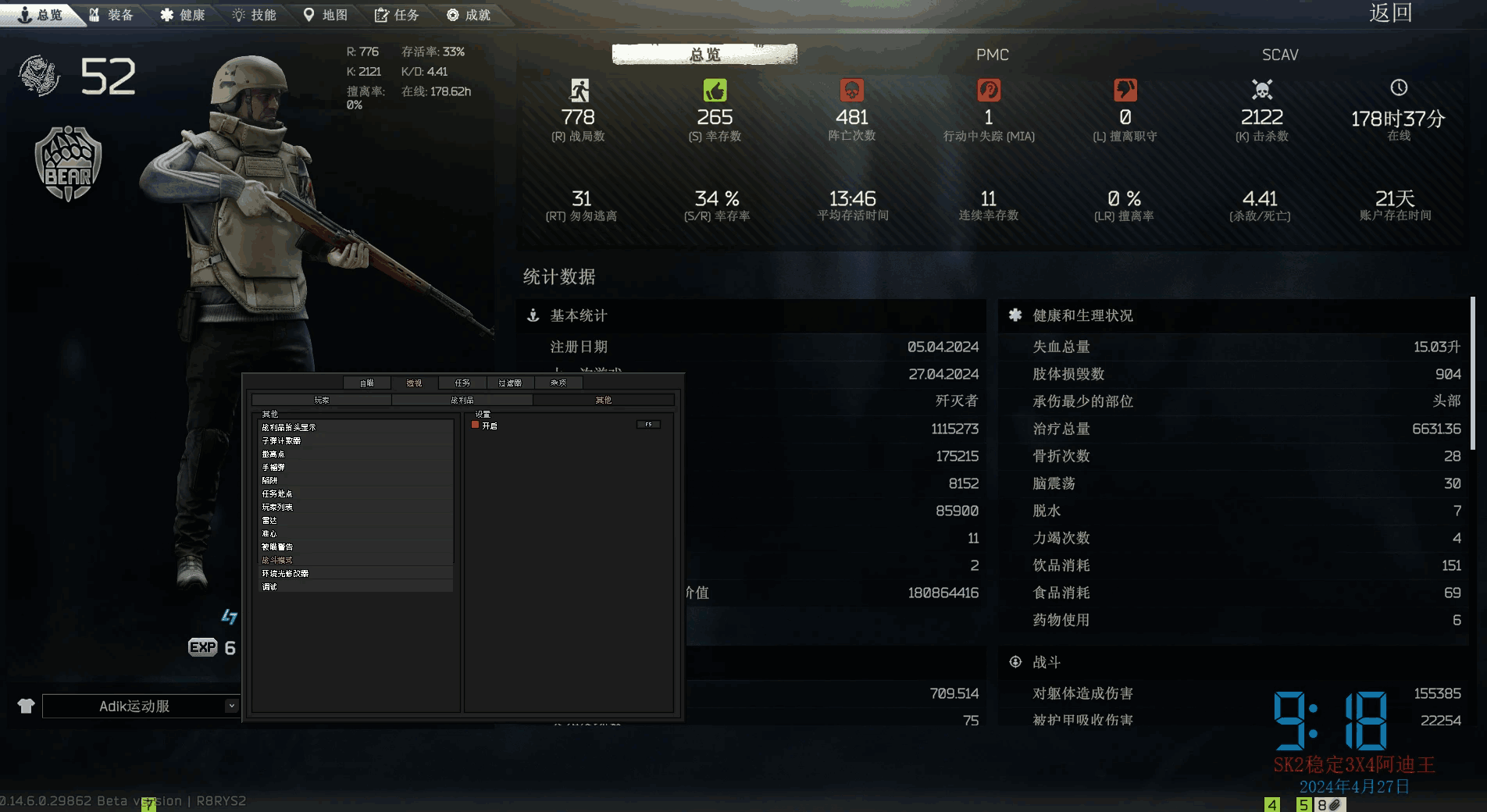This screenshot has height=812, width=1487.
Task: Toggle the 雷达 feature in the overlay list
Action: point(271,520)
